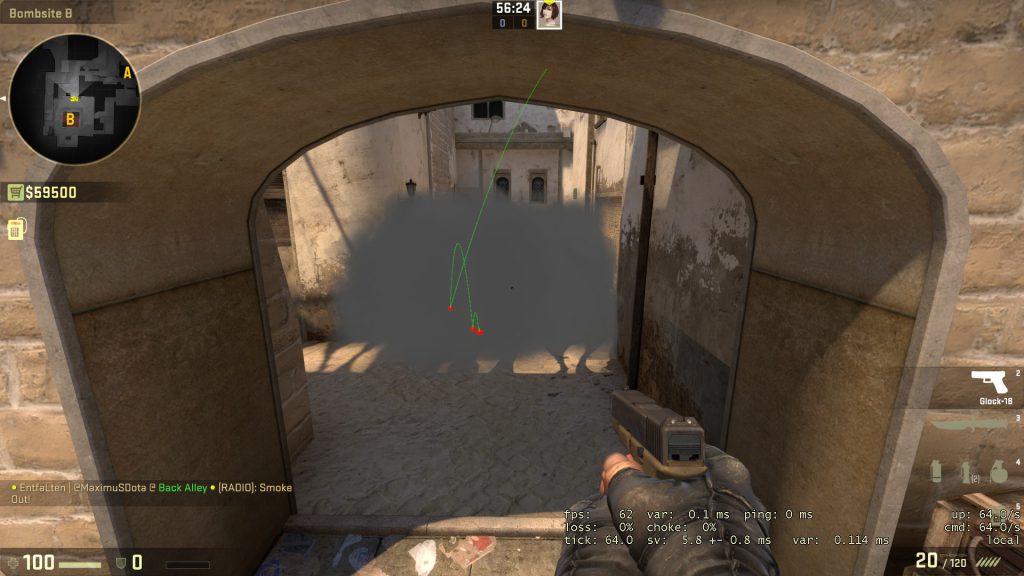Switch to the knife weapon slot
1024x576 pixels.
coord(968,425)
